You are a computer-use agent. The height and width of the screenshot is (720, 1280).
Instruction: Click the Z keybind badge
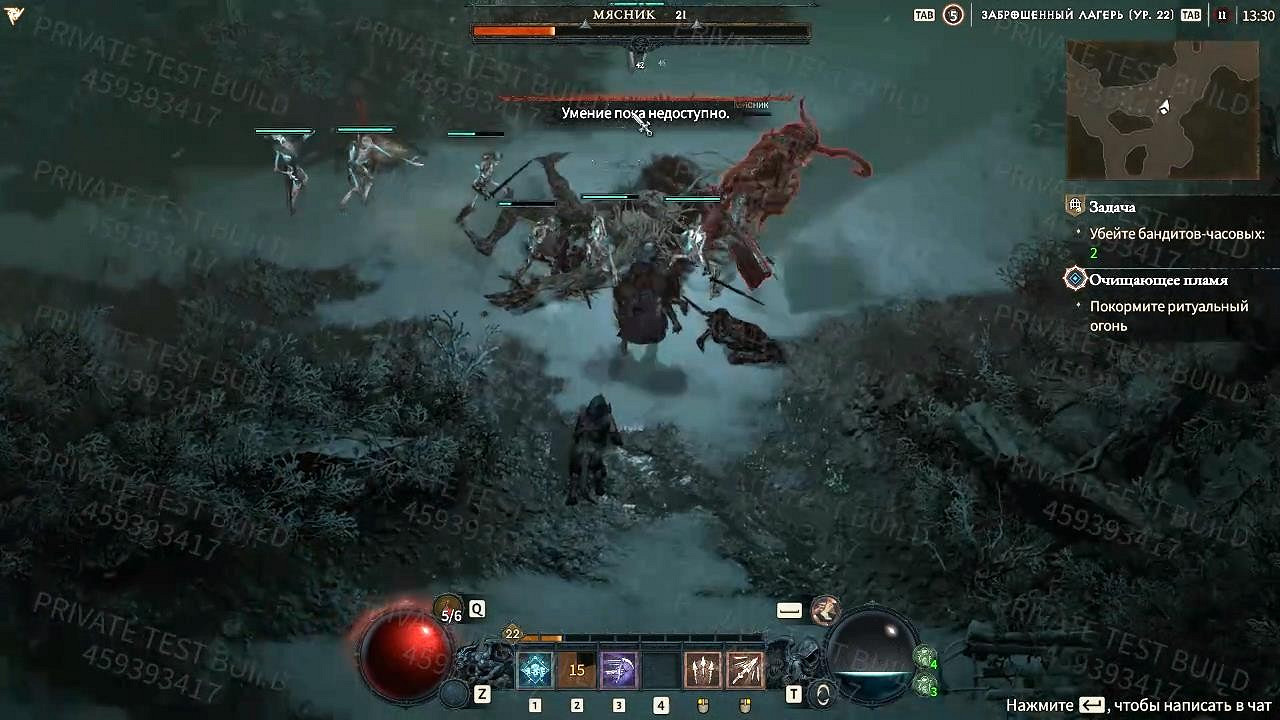tap(481, 692)
